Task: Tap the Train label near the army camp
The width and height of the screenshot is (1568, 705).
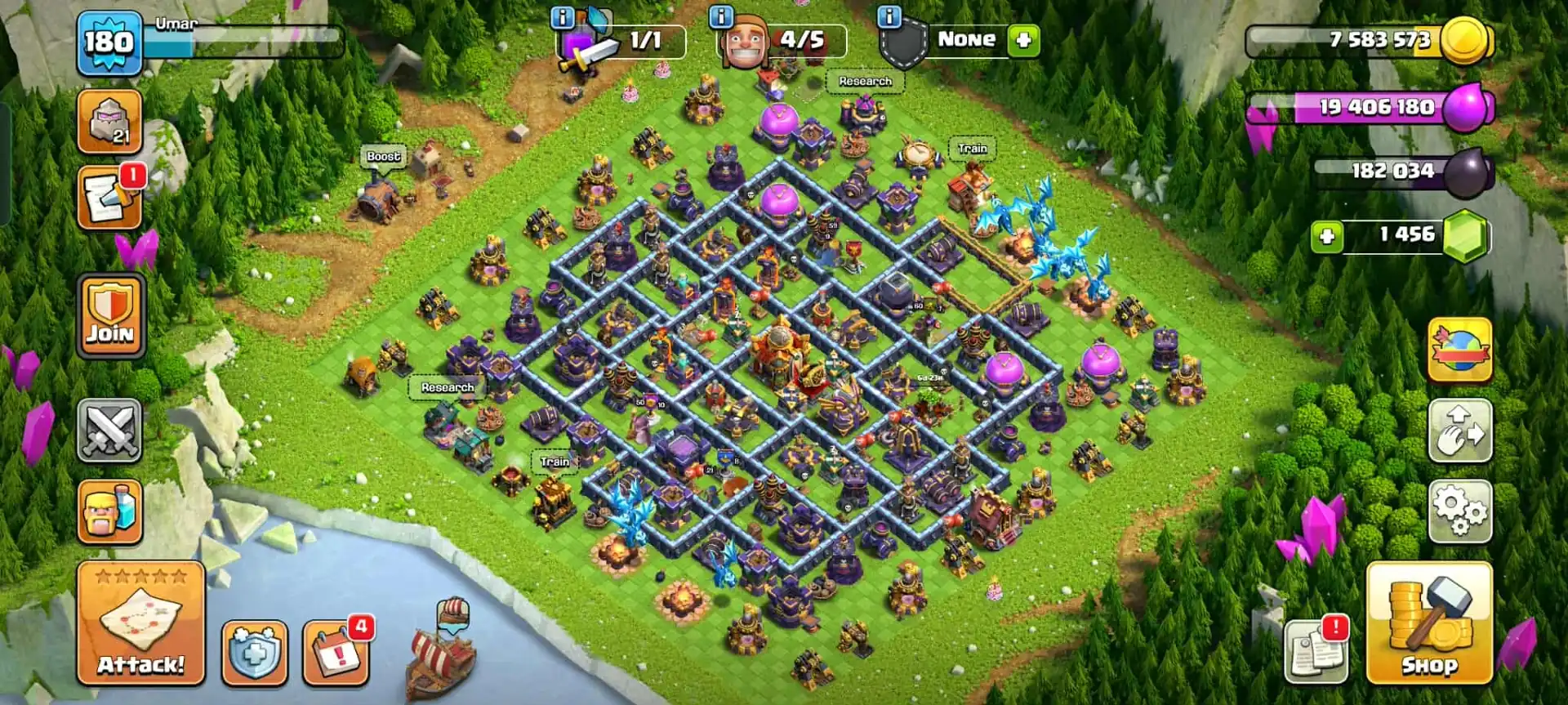Action: tap(970, 148)
